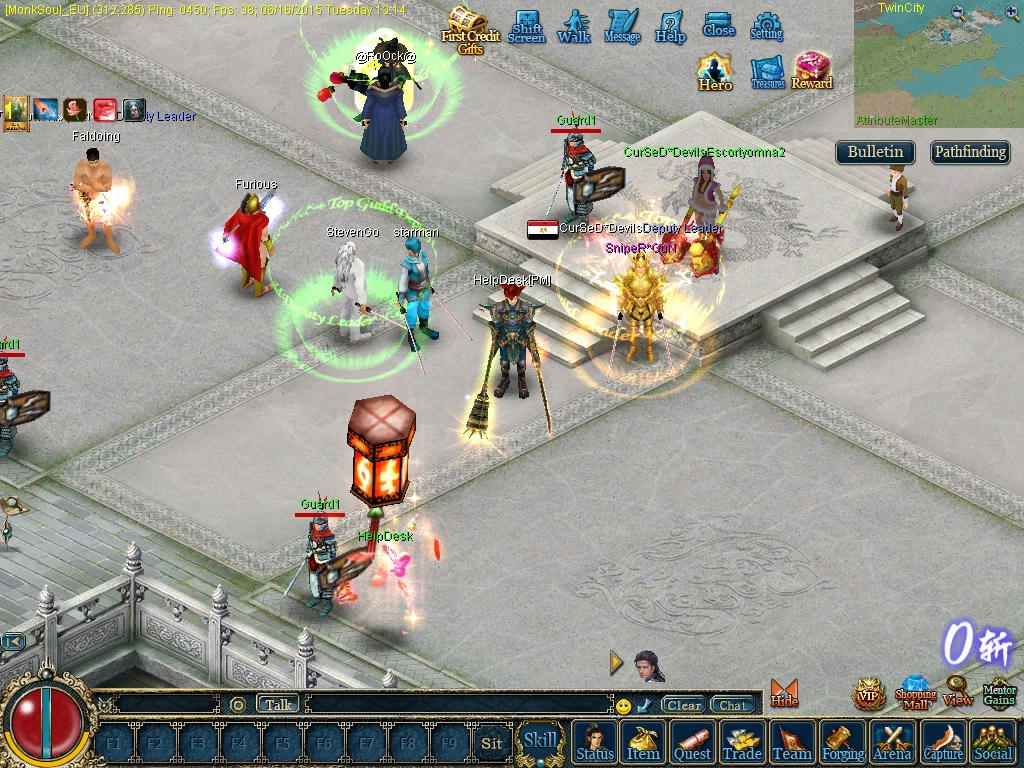The width and height of the screenshot is (1024, 768).
Task: Open the Pathfinding panel
Action: tap(970, 152)
